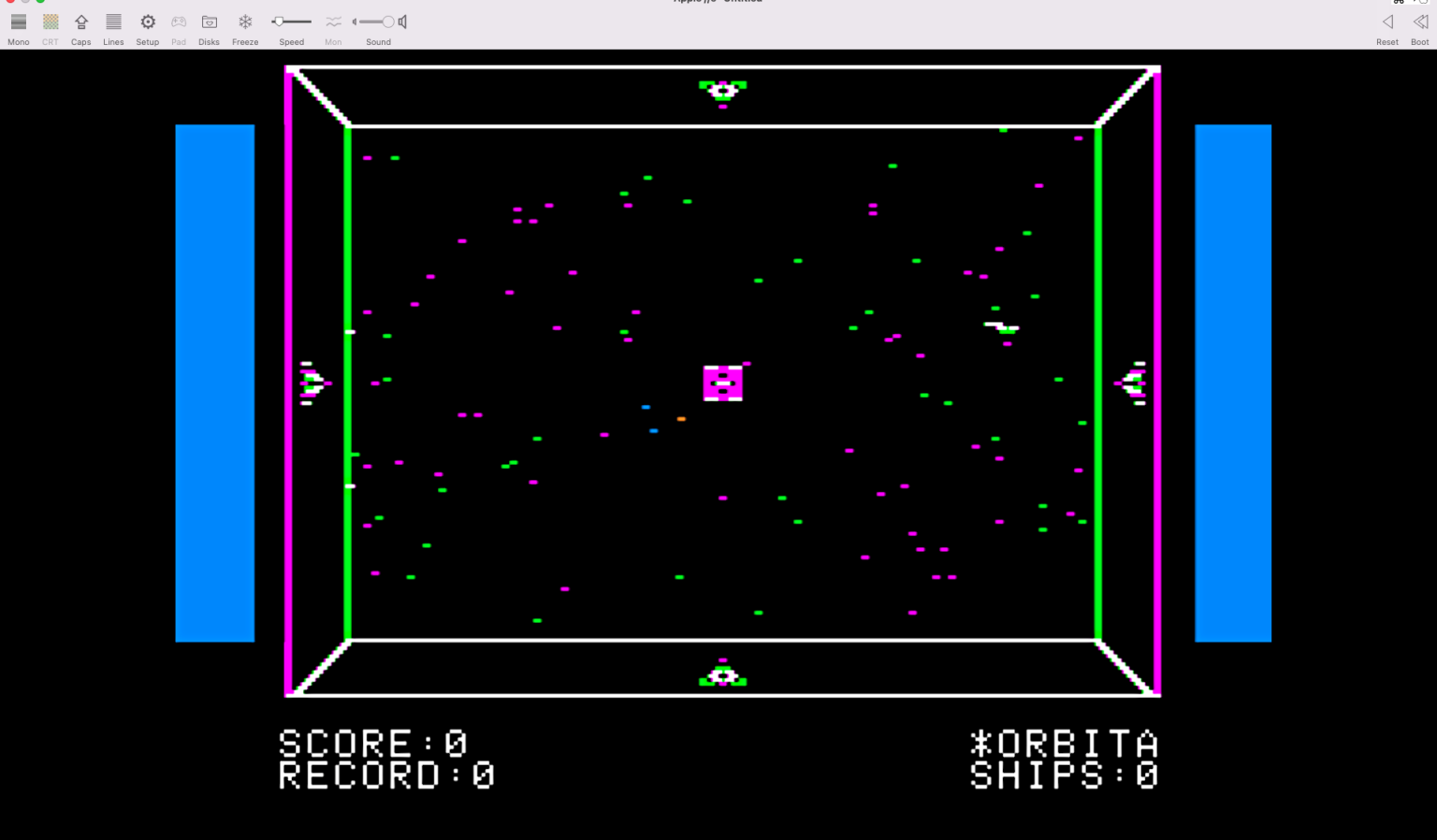Click the Apple ][e - Untitled title bar
1437x840 pixels.
point(717,2)
